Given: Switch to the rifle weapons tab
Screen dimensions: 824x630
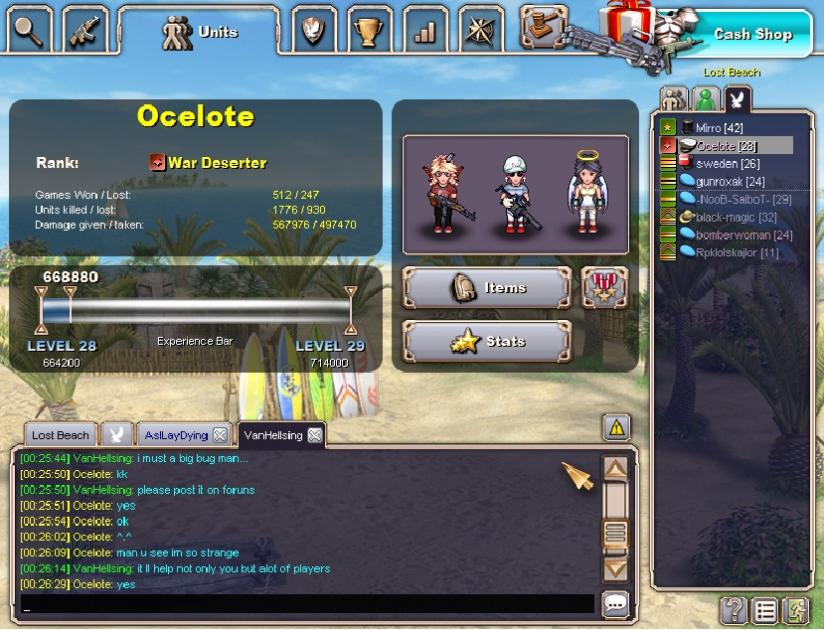Looking at the screenshot, I should (x=85, y=31).
